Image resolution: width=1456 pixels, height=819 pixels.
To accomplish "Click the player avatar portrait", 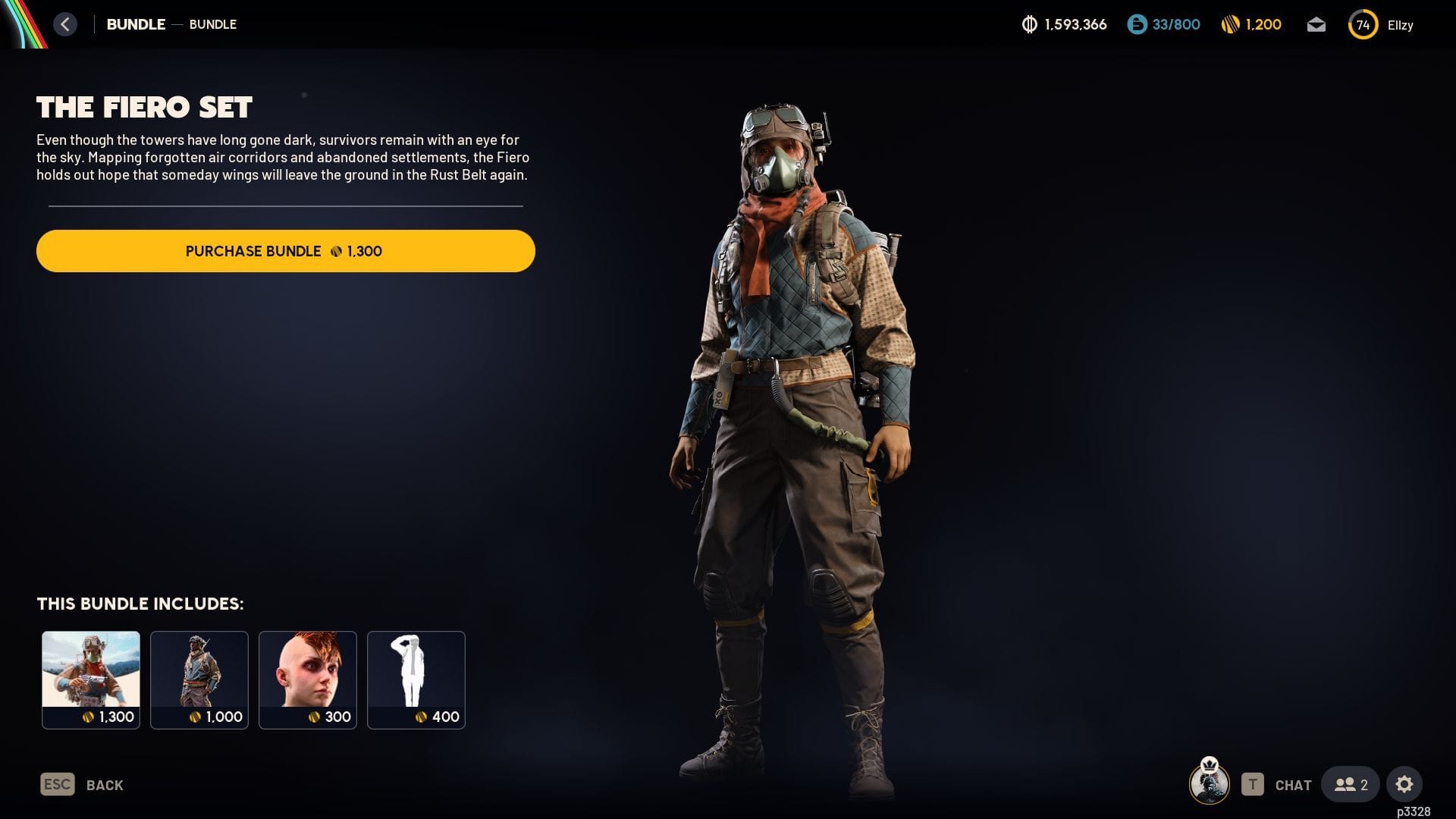I will point(1210,783).
